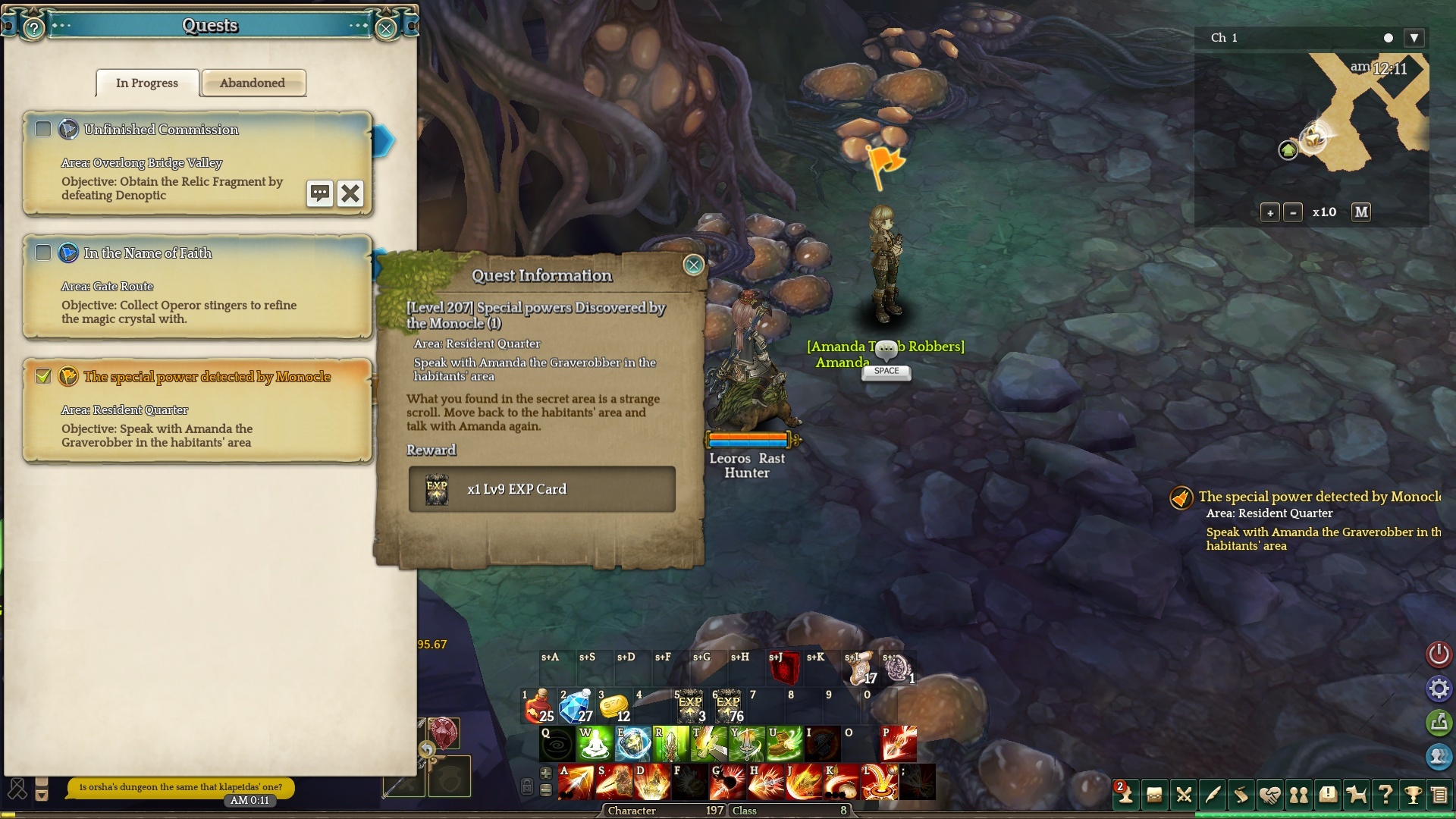Open the Quests help button

pyautogui.click(x=34, y=29)
